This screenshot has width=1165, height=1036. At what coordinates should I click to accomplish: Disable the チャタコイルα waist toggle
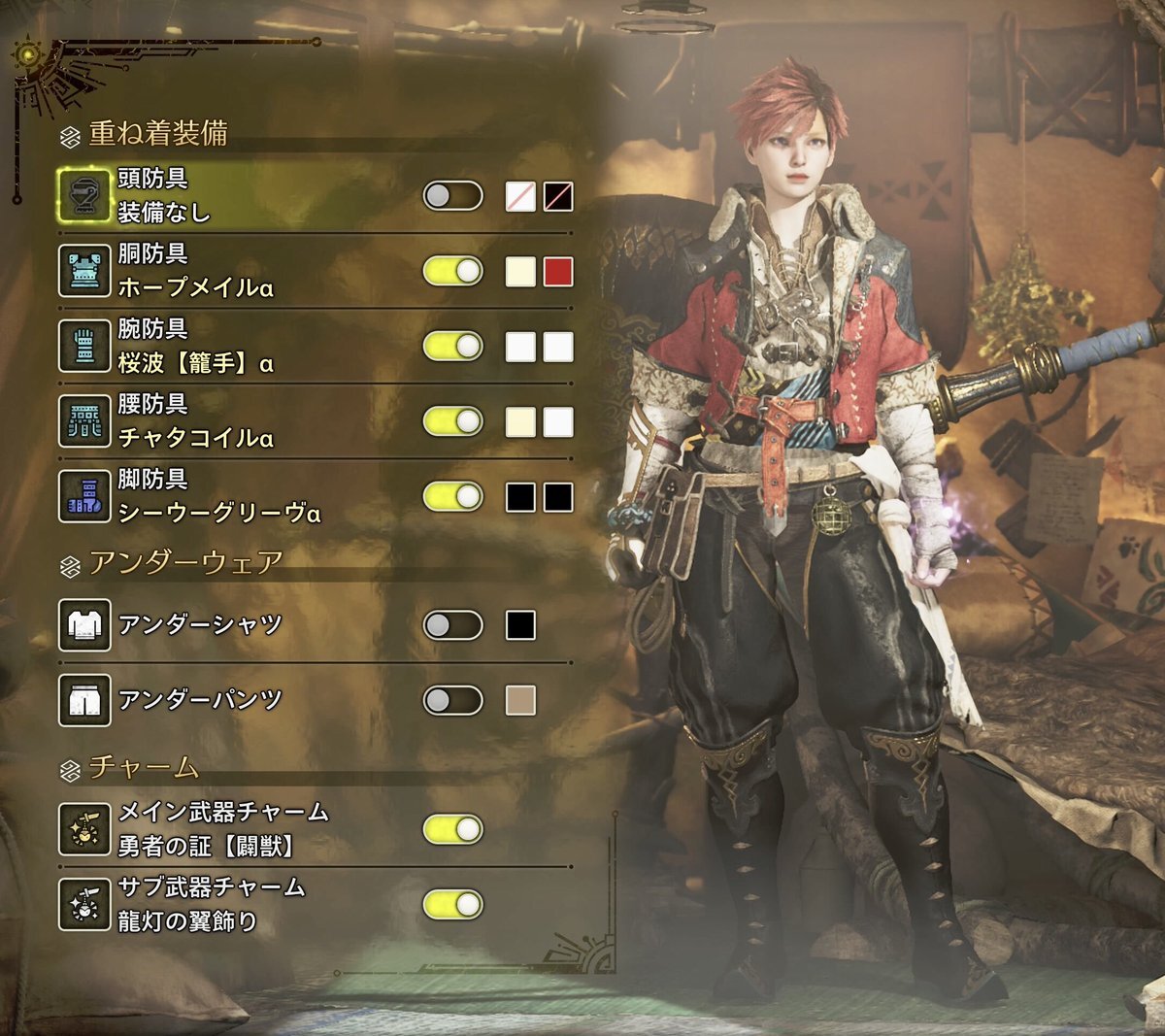click(x=452, y=421)
